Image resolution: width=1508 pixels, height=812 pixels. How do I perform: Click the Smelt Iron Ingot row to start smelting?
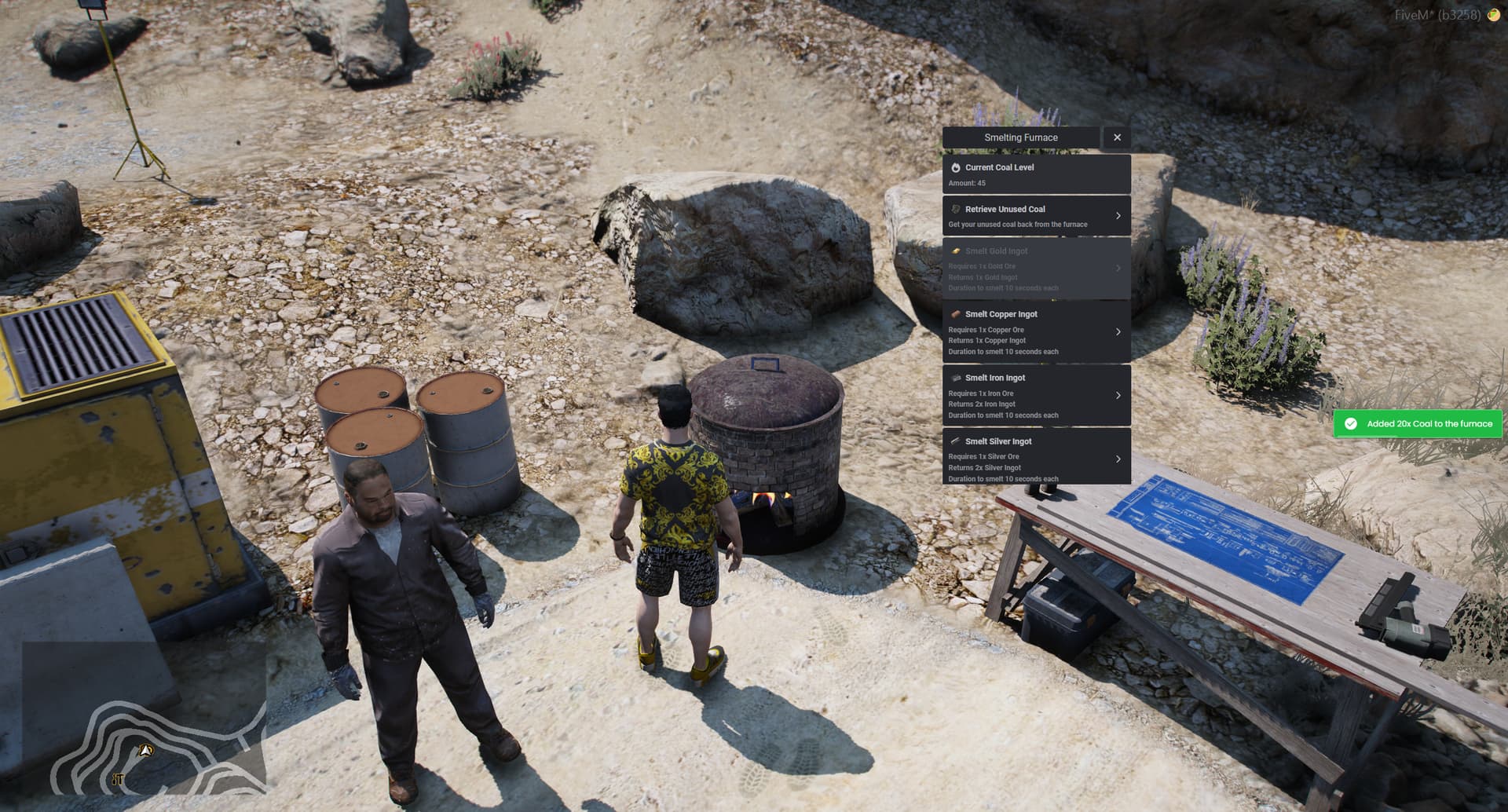[1029, 395]
